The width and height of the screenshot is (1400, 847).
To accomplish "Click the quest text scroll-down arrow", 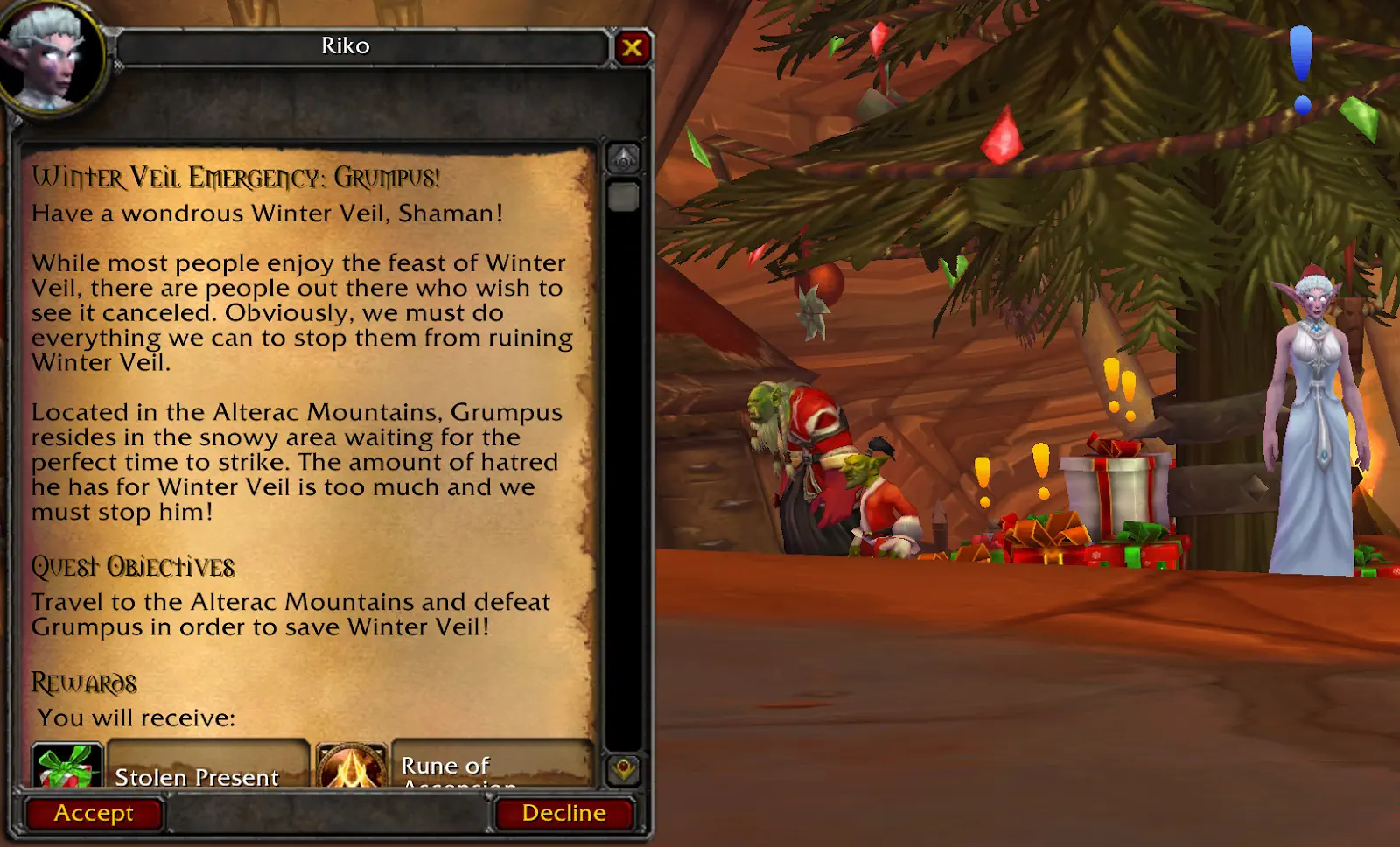I will (x=623, y=769).
